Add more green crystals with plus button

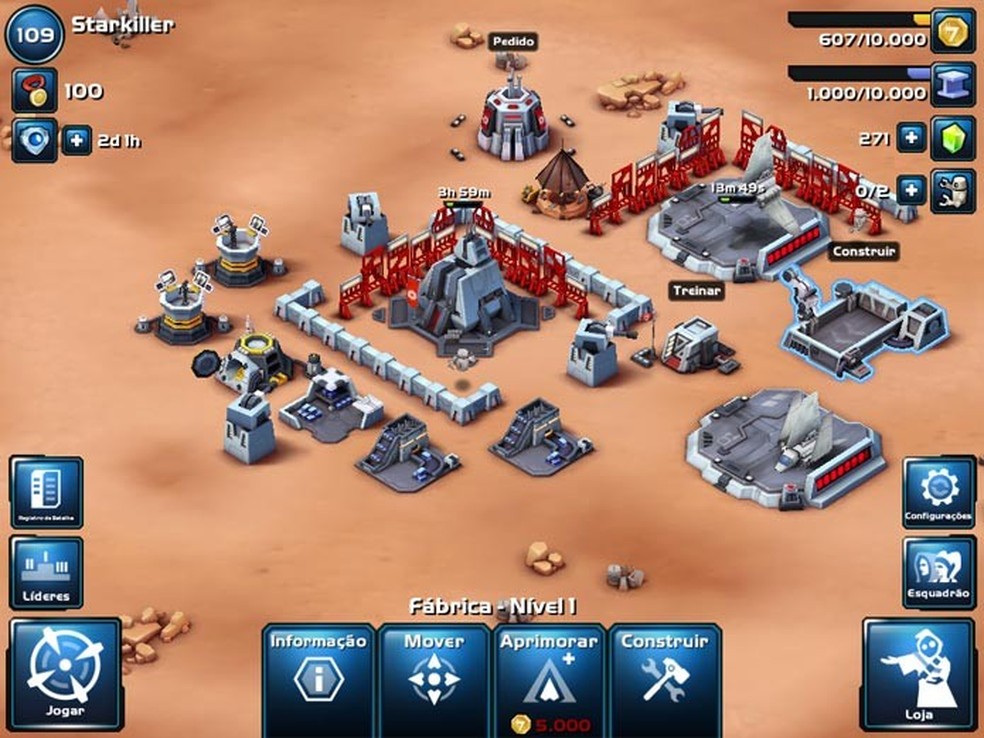pos(910,139)
